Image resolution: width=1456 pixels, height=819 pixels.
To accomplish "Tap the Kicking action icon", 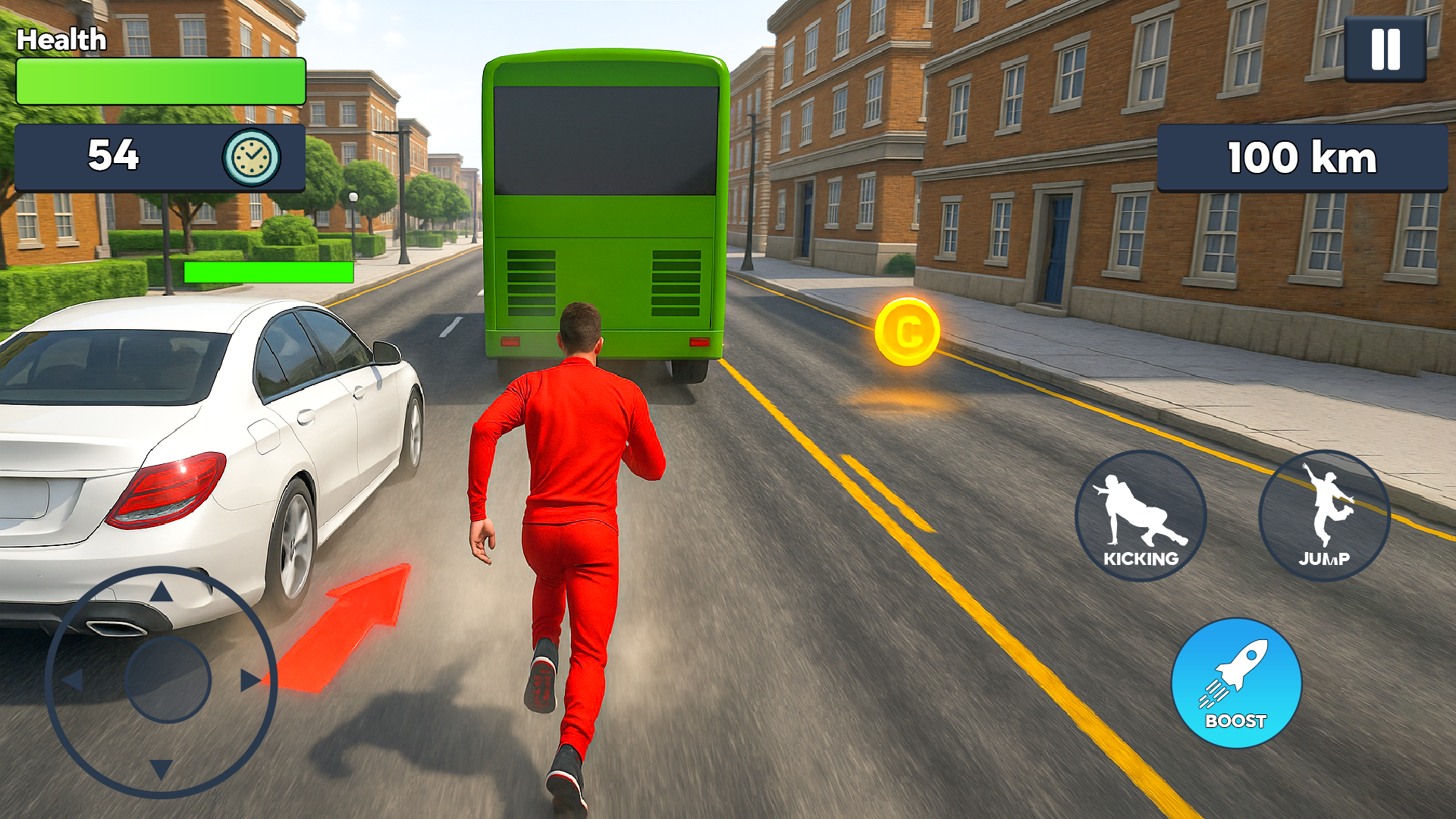I will pos(1141,516).
